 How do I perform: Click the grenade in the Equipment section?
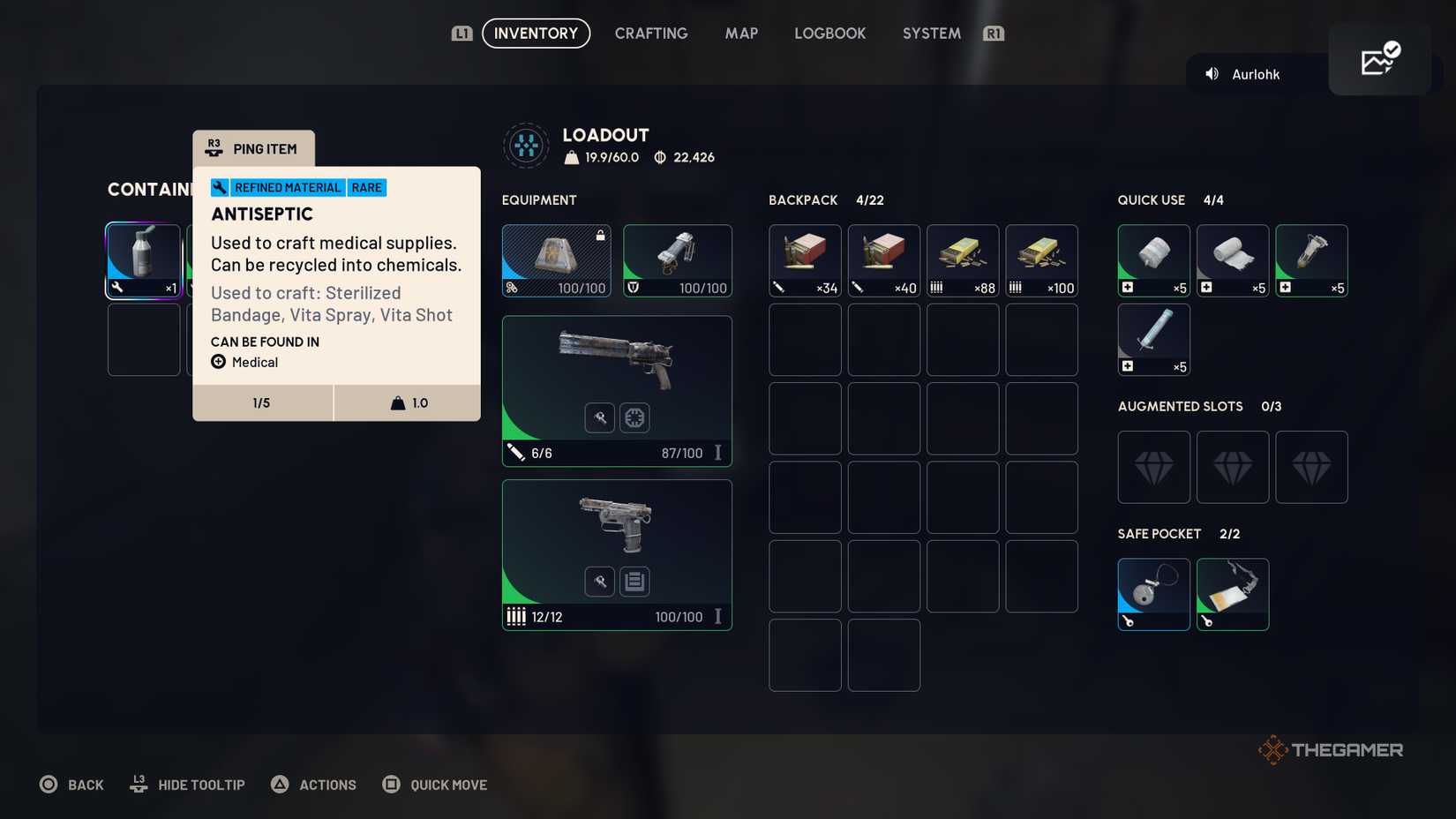click(x=677, y=259)
